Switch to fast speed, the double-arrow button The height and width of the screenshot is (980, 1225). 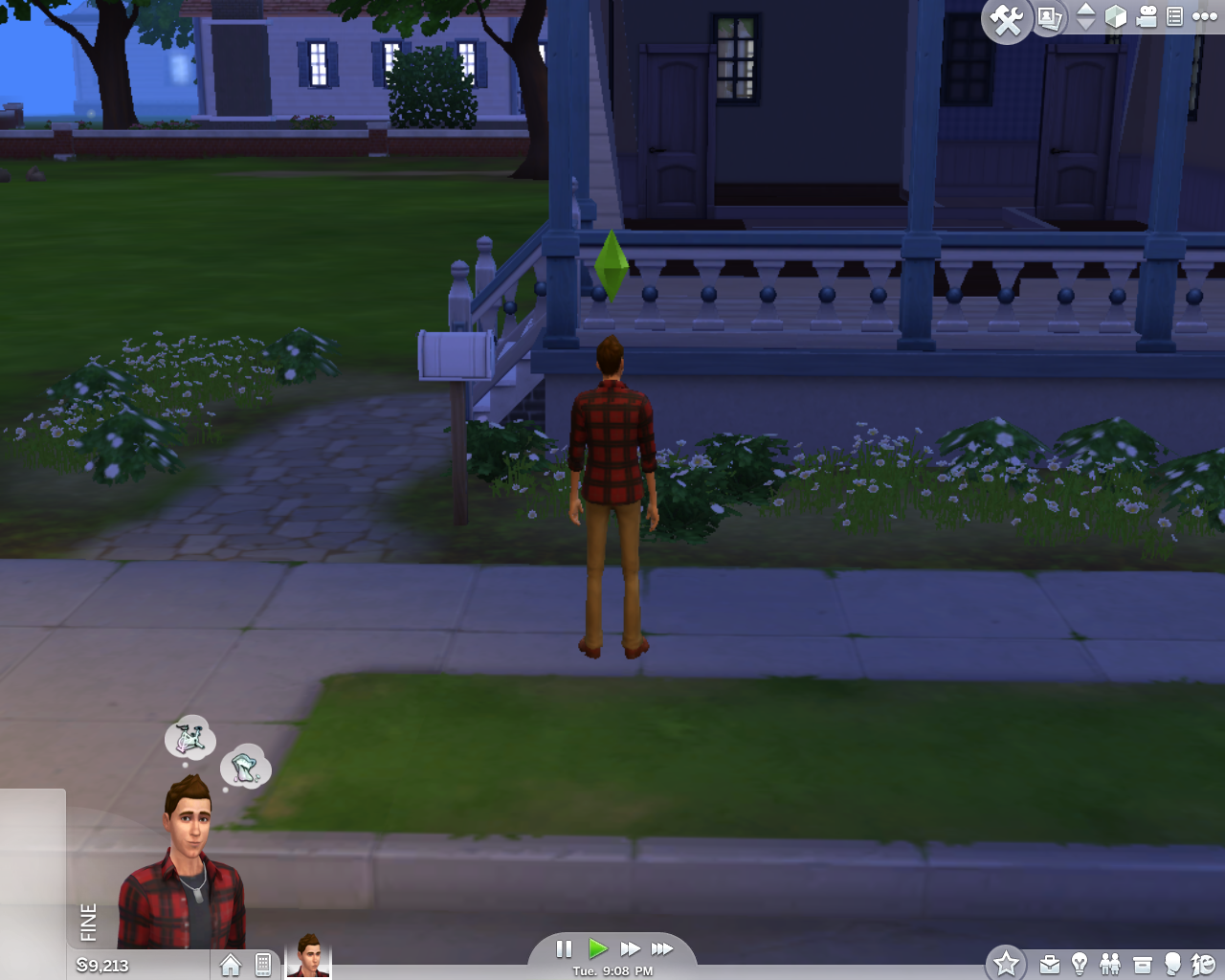pyautogui.click(x=630, y=948)
